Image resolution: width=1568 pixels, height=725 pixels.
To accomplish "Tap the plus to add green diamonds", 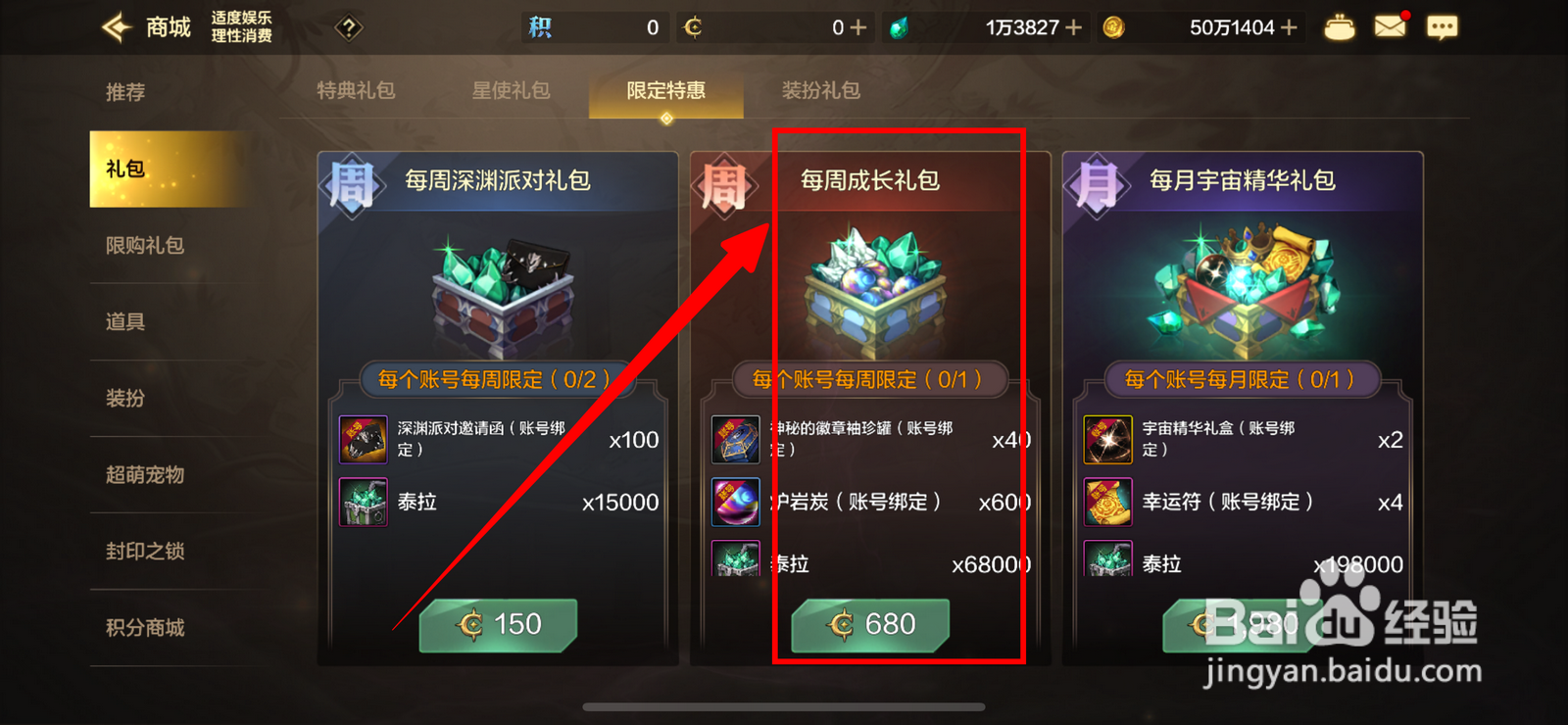I will [x=1073, y=27].
